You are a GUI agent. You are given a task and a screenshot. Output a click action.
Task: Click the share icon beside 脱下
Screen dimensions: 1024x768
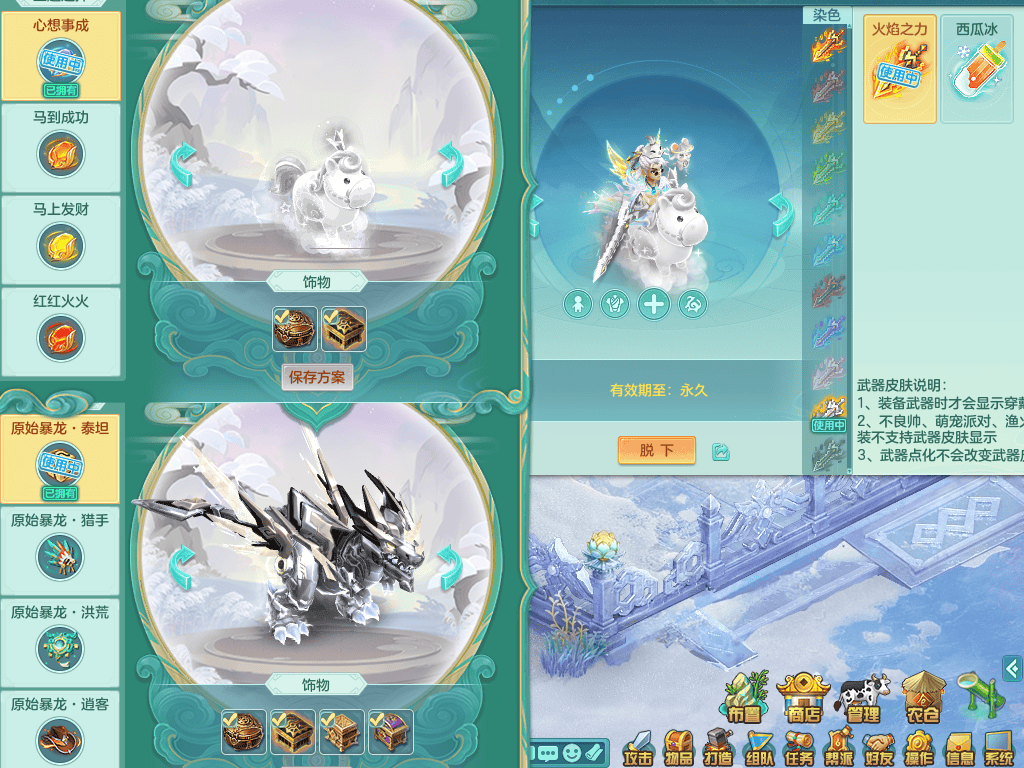(721, 452)
